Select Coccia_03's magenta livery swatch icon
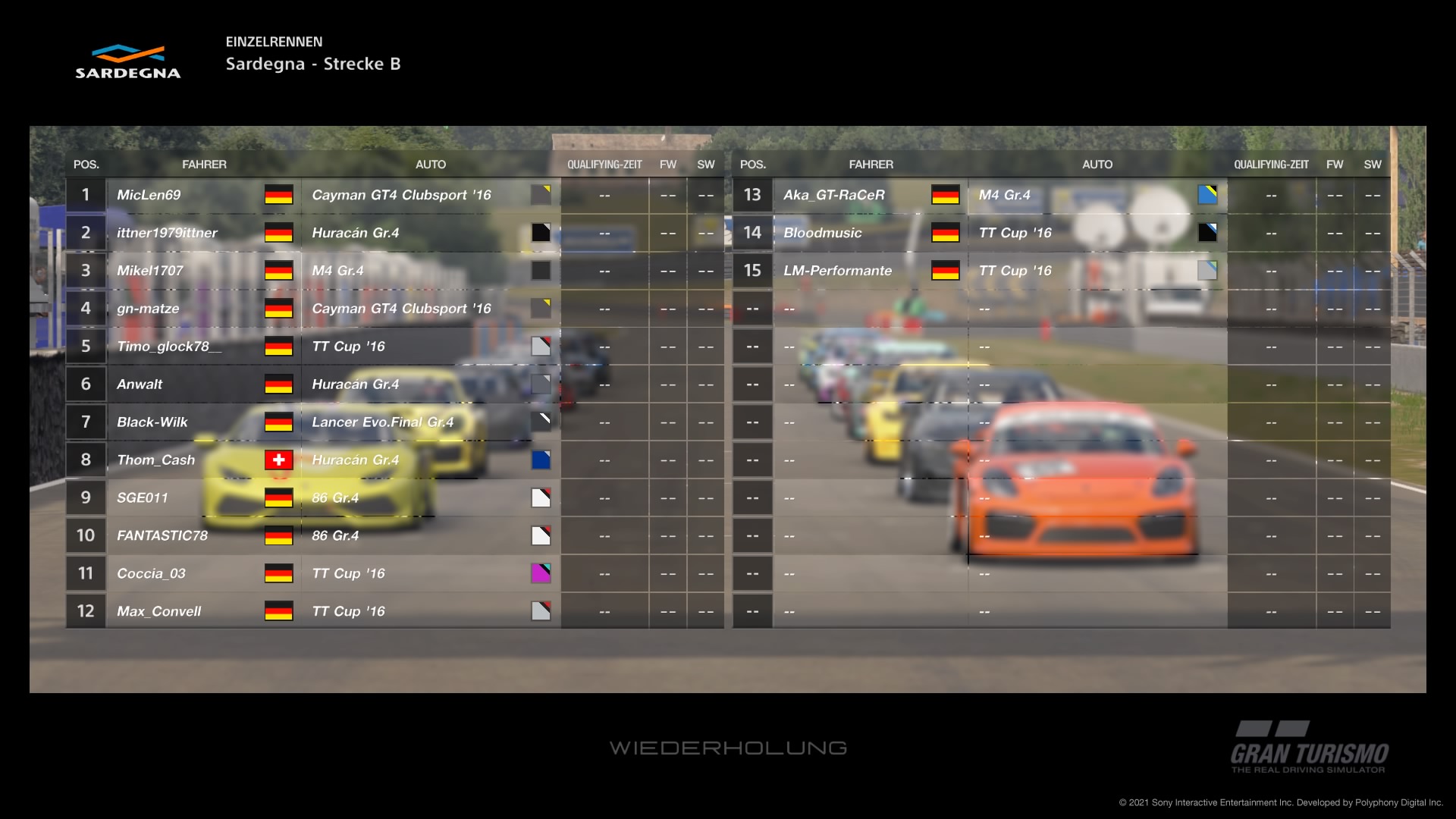This screenshot has height=819, width=1456. [541, 573]
